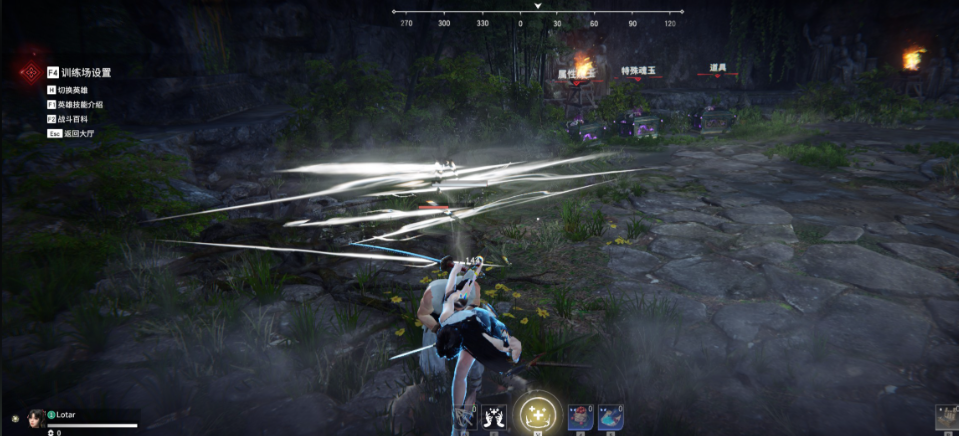
Task: Activate the golden sparkle ultimate ability
Action: click(x=538, y=413)
